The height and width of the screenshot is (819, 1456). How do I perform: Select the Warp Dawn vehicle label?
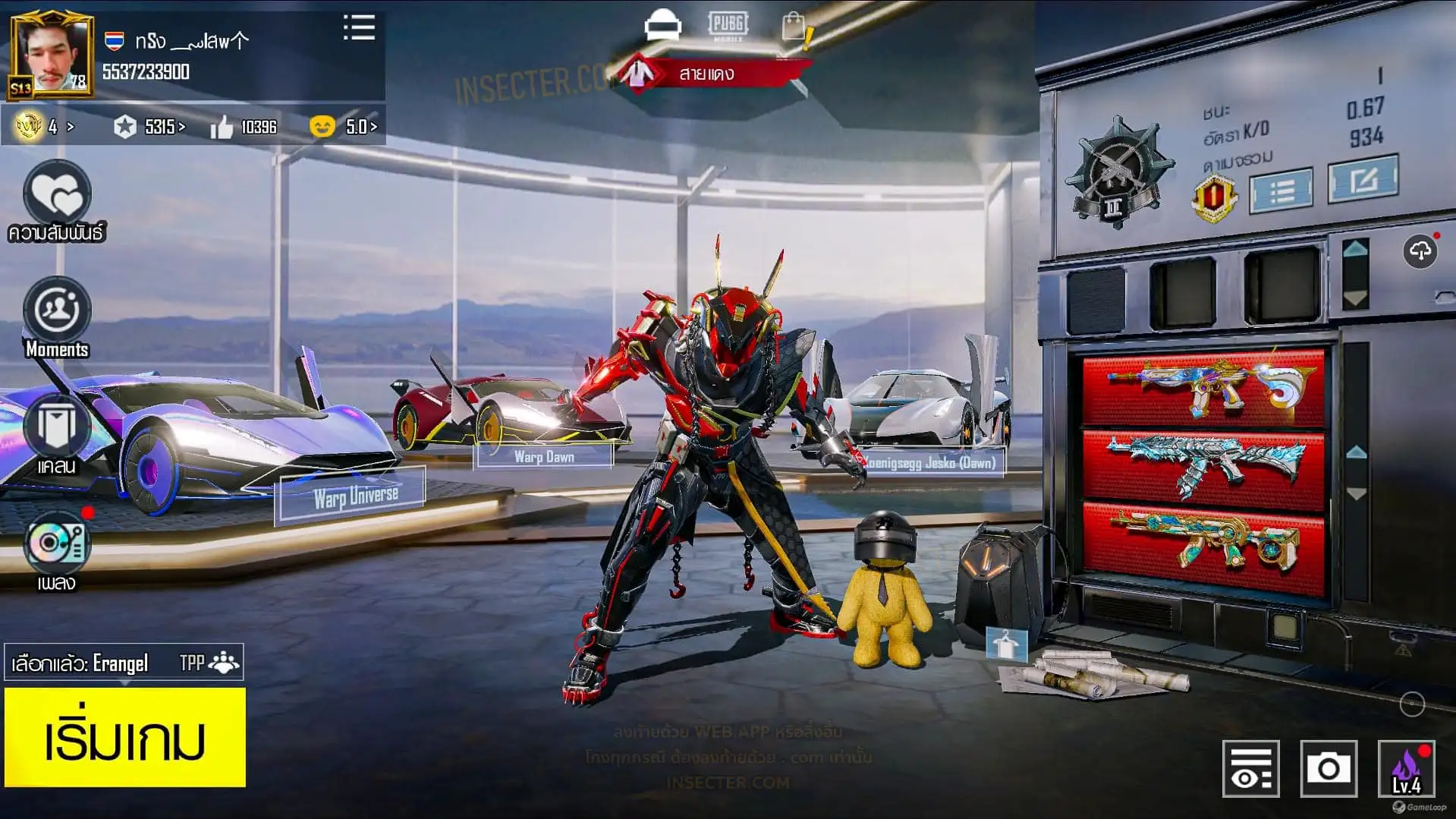[x=544, y=457]
